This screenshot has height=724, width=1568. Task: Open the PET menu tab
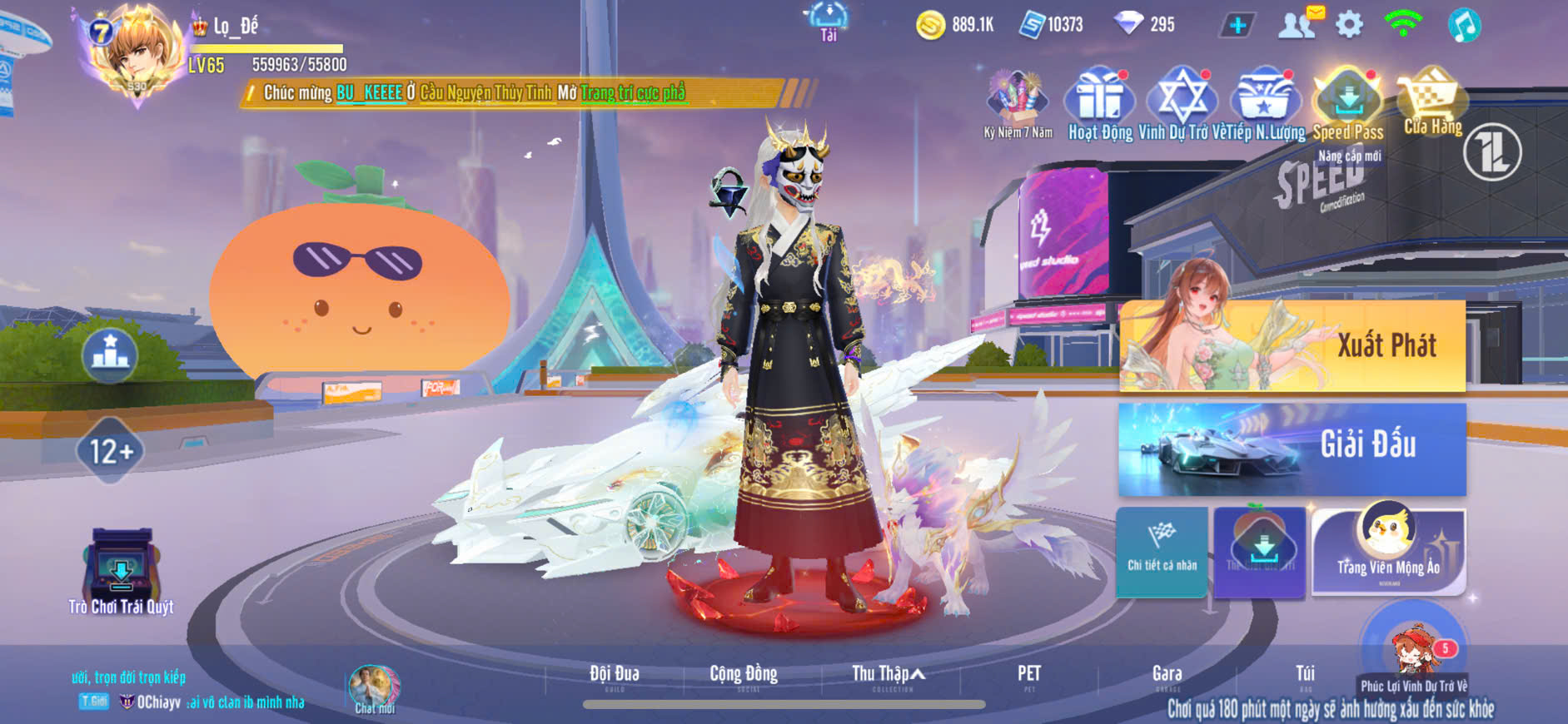click(x=1029, y=675)
